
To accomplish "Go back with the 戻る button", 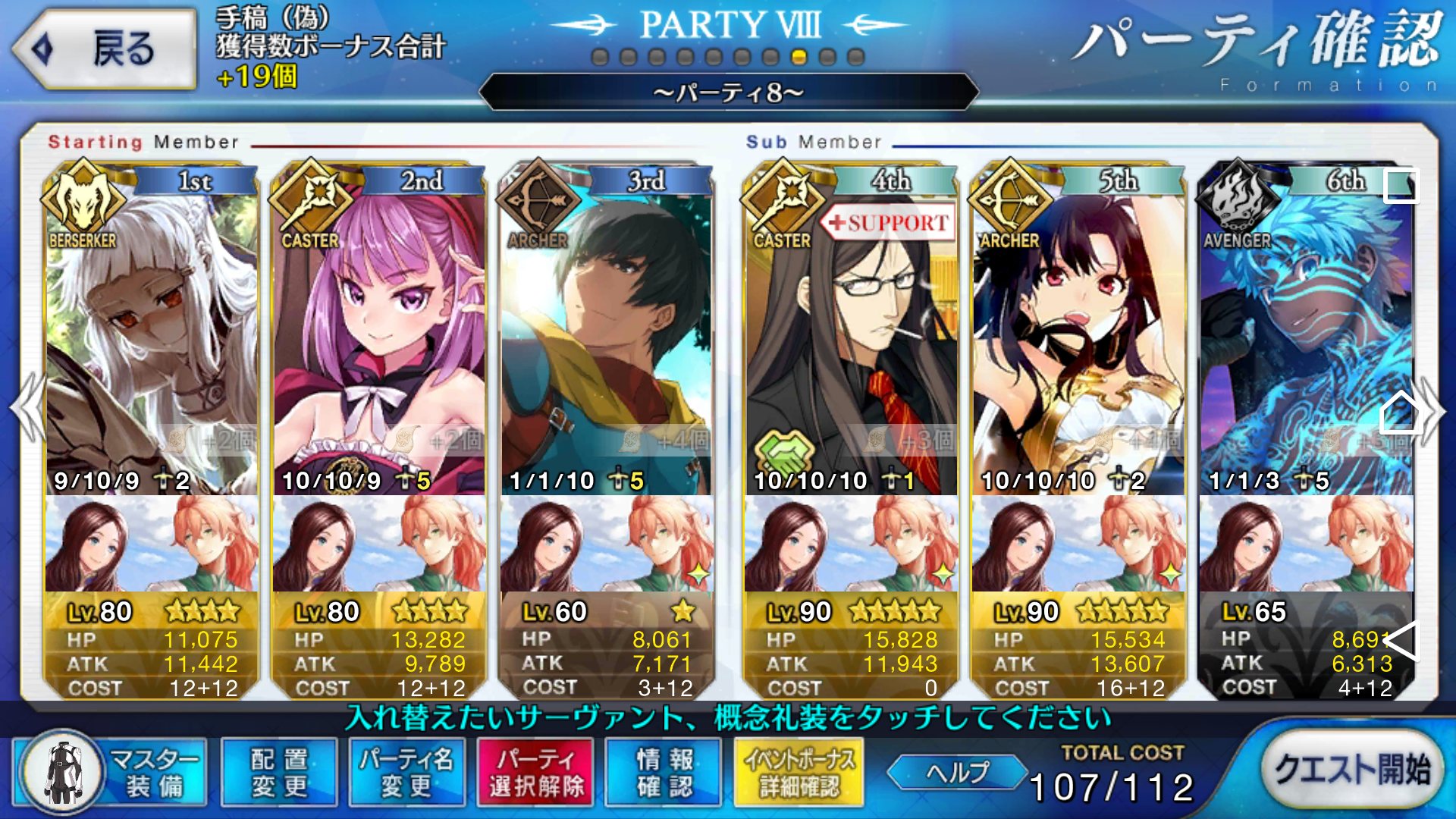I will (x=105, y=49).
